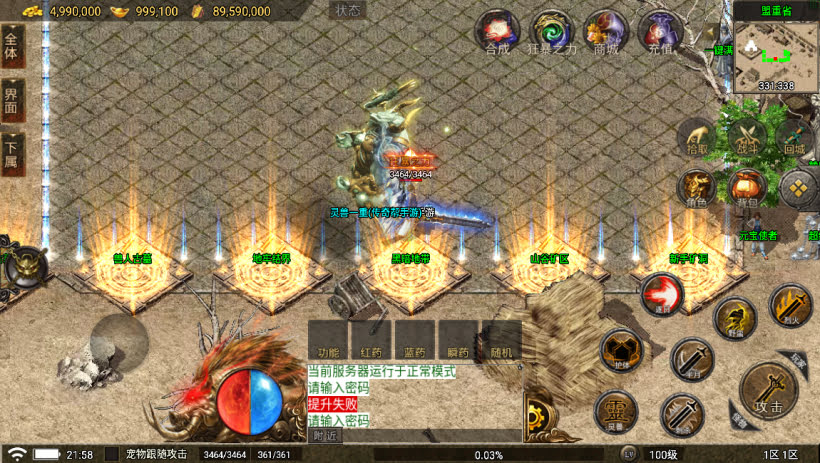Open the 角色 character sheet
The height and width of the screenshot is (463, 820).
(x=696, y=187)
